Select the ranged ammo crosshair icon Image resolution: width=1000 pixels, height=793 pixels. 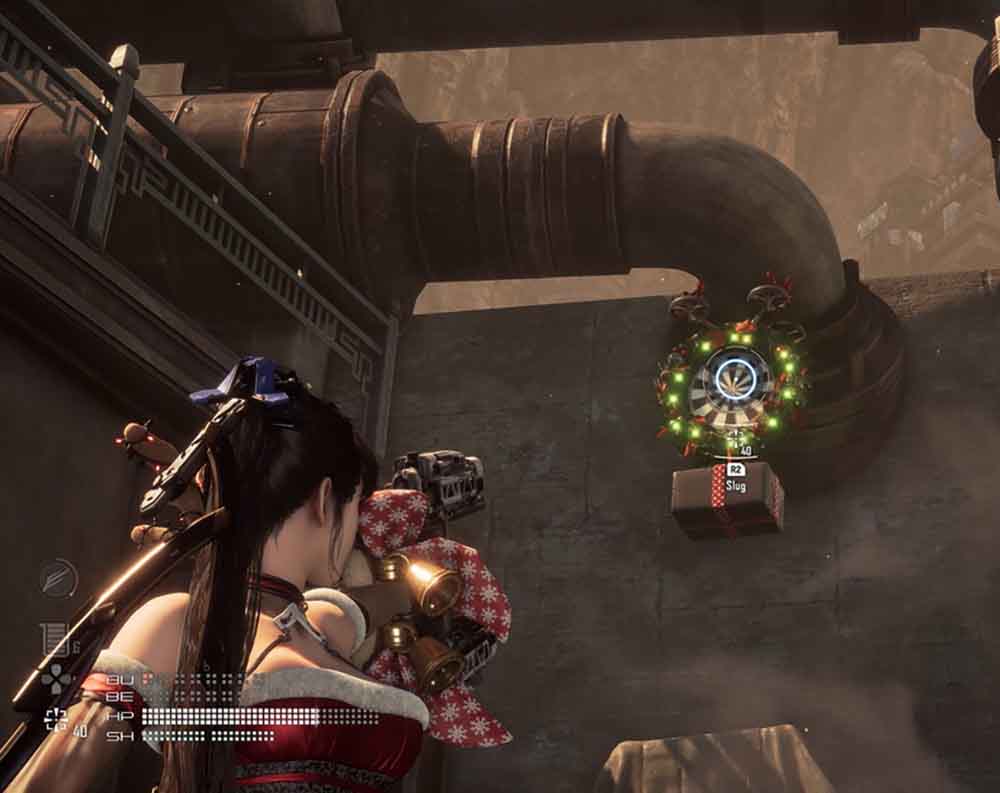pyautogui.click(x=56, y=717)
